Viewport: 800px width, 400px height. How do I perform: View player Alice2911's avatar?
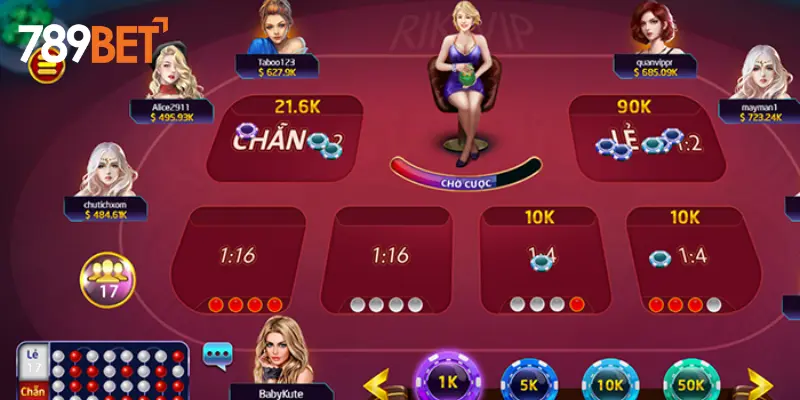coord(167,72)
